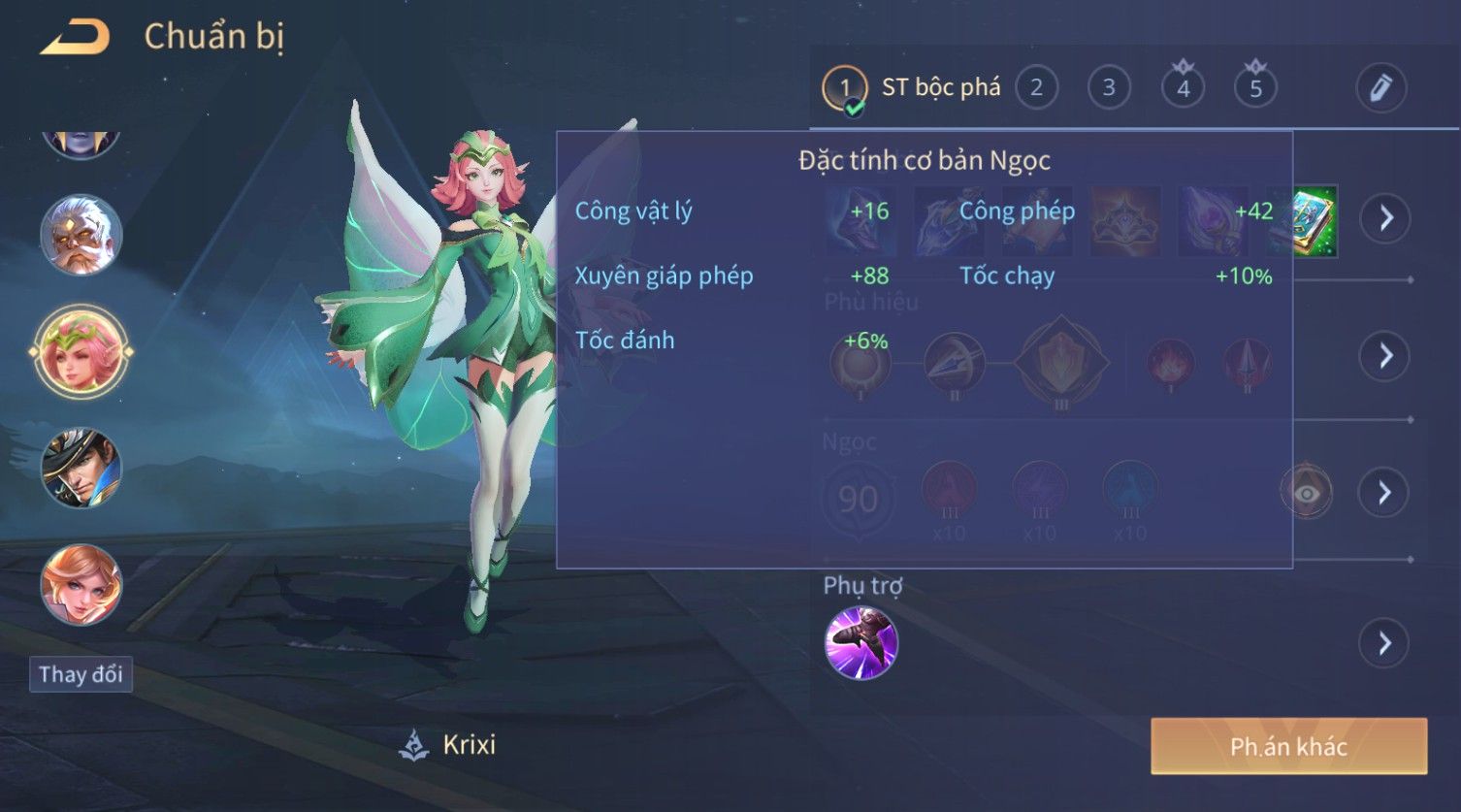Select the ST bộc phá preset tab
1461x812 pixels.
[912, 88]
